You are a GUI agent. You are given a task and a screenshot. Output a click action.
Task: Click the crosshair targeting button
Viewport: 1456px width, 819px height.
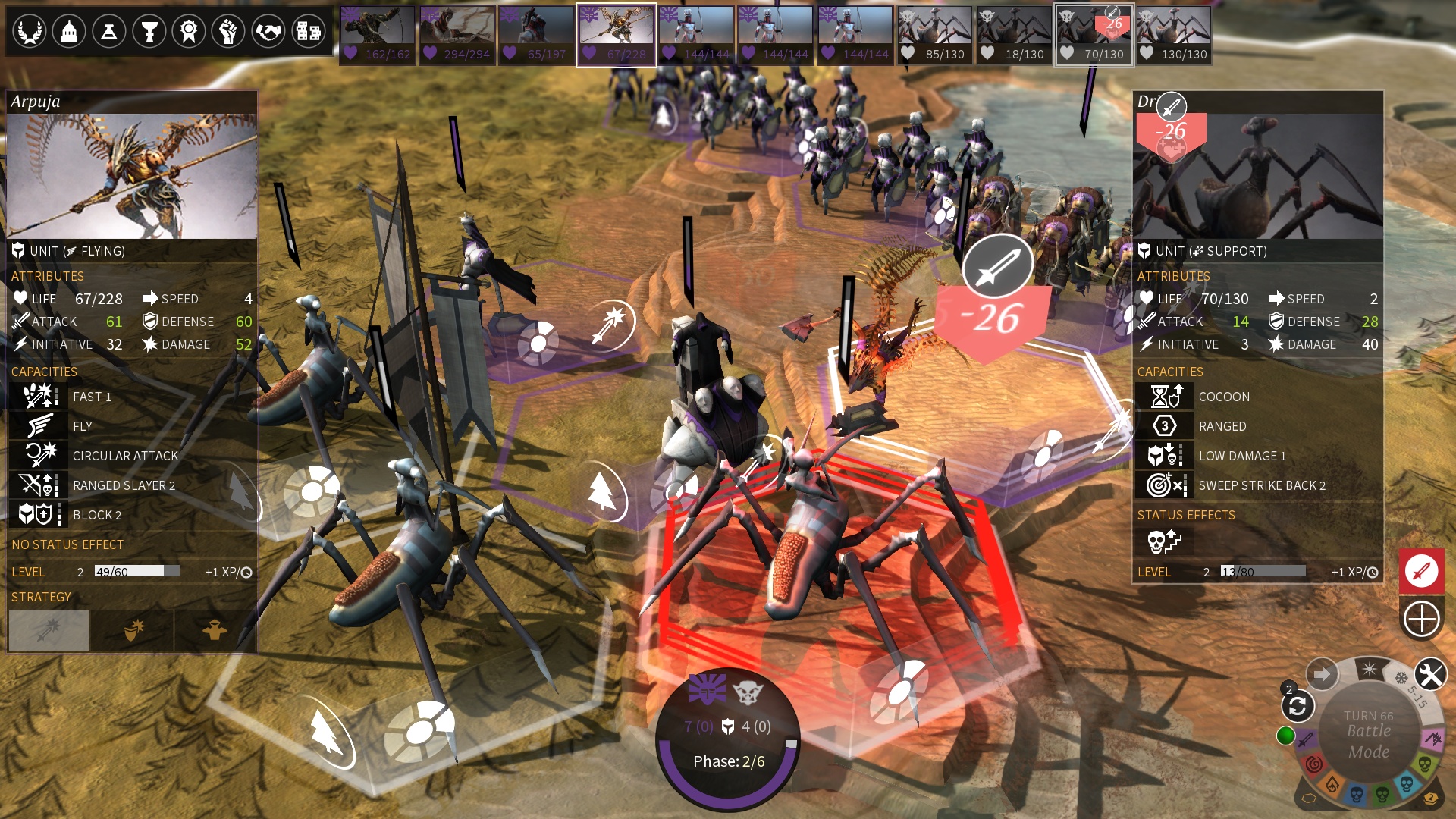[x=1421, y=619]
